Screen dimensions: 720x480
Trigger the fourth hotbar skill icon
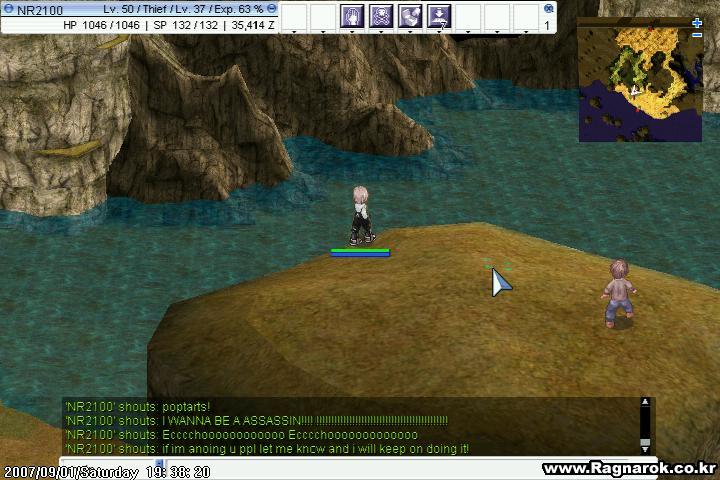(x=439, y=16)
